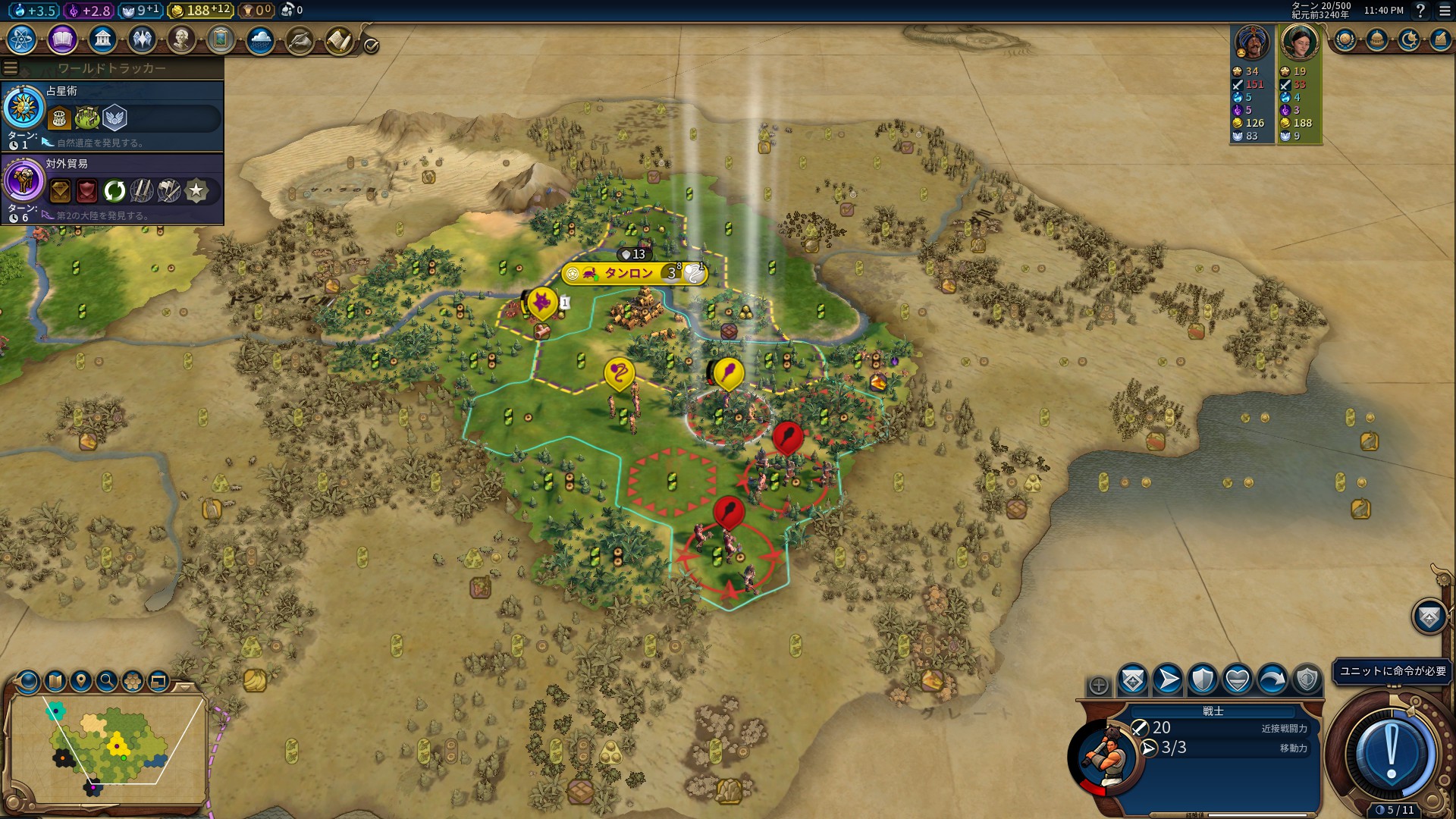Open the climate rain cloud button
Viewport: 1456px width, 819px height.
[x=260, y=39]
